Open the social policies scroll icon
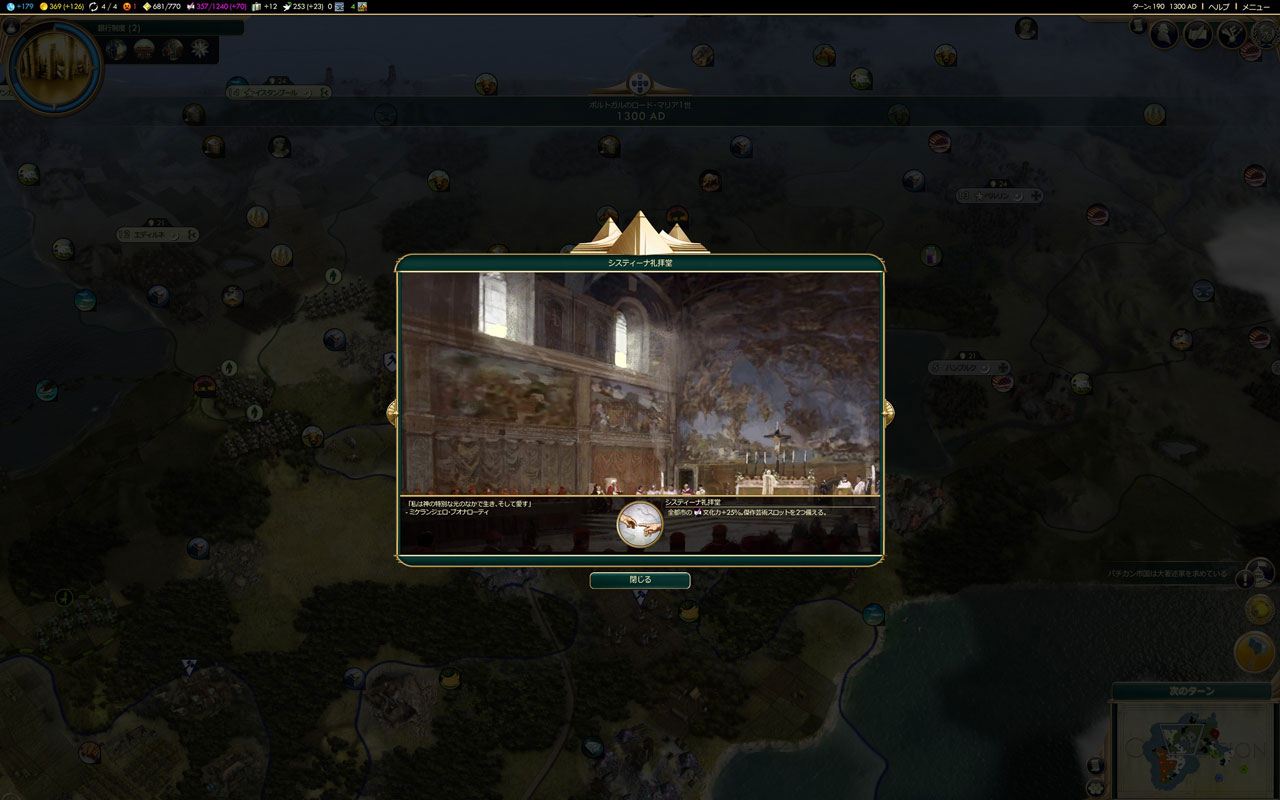This screenshot has height=800, width=1280. 1197,33
